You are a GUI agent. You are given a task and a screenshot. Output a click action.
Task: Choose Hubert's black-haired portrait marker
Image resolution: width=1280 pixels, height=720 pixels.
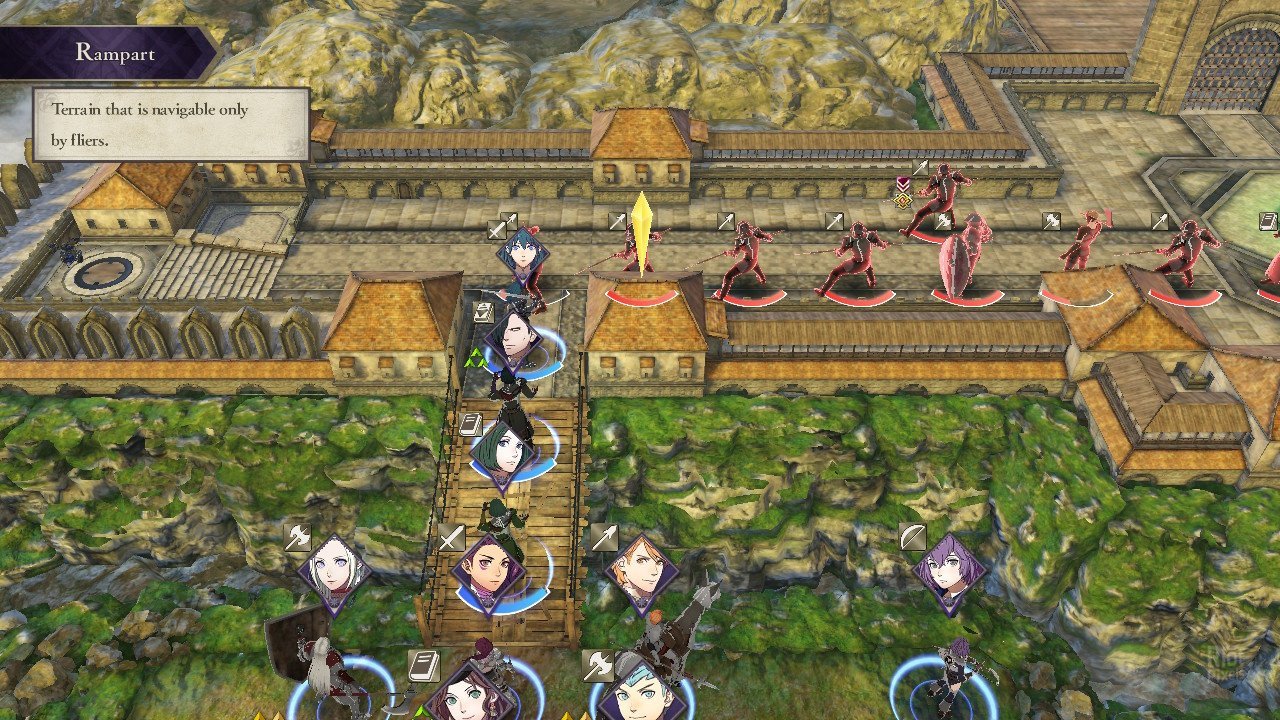point(514,340)
